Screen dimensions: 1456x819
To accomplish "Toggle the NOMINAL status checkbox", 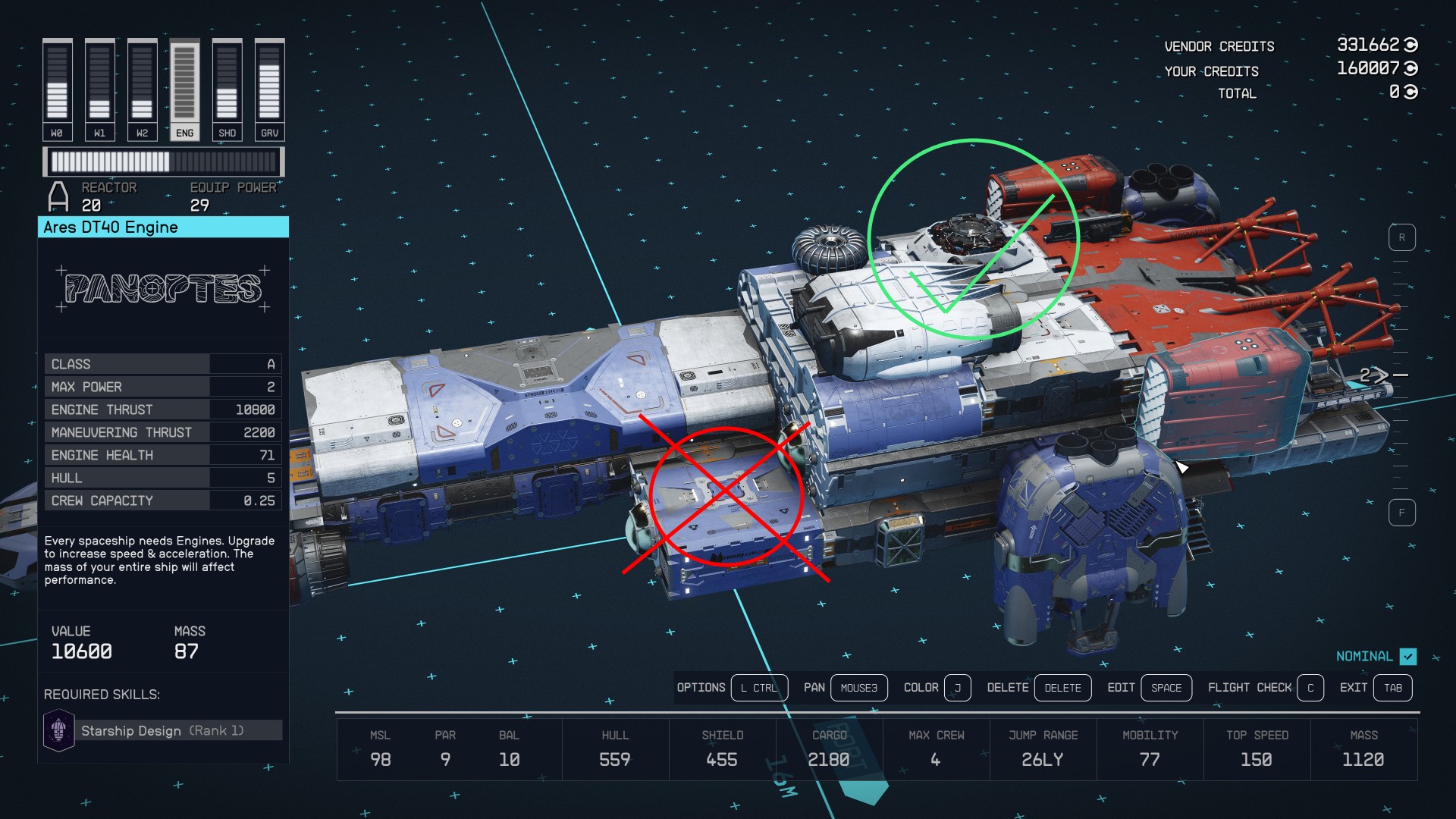I will point(1408,657).
